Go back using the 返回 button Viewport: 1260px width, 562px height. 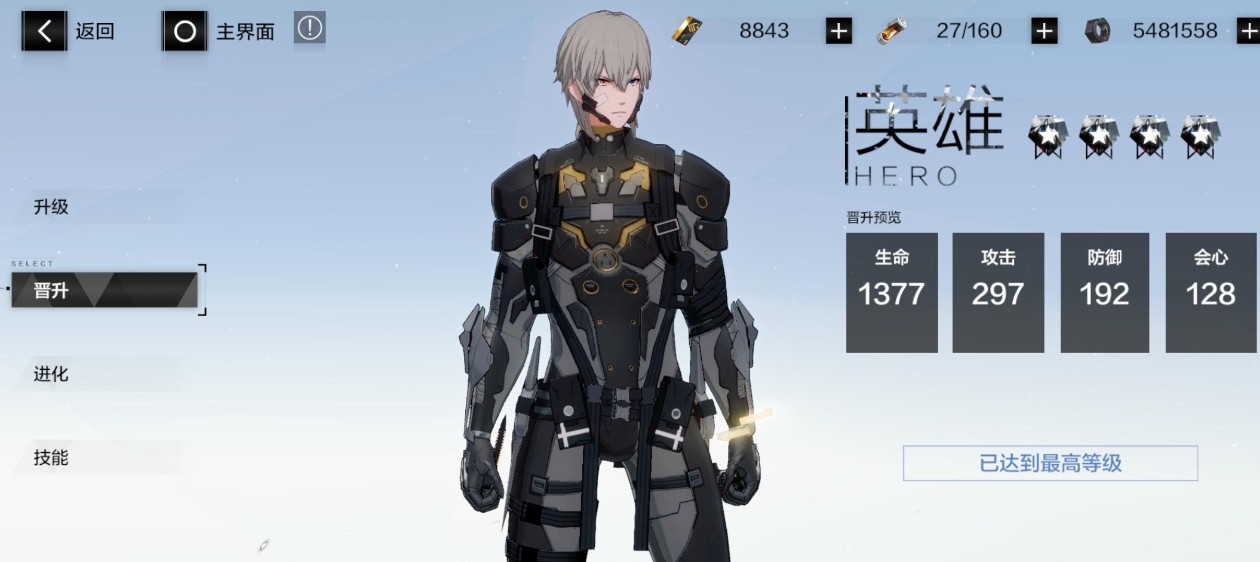(68, 31)
